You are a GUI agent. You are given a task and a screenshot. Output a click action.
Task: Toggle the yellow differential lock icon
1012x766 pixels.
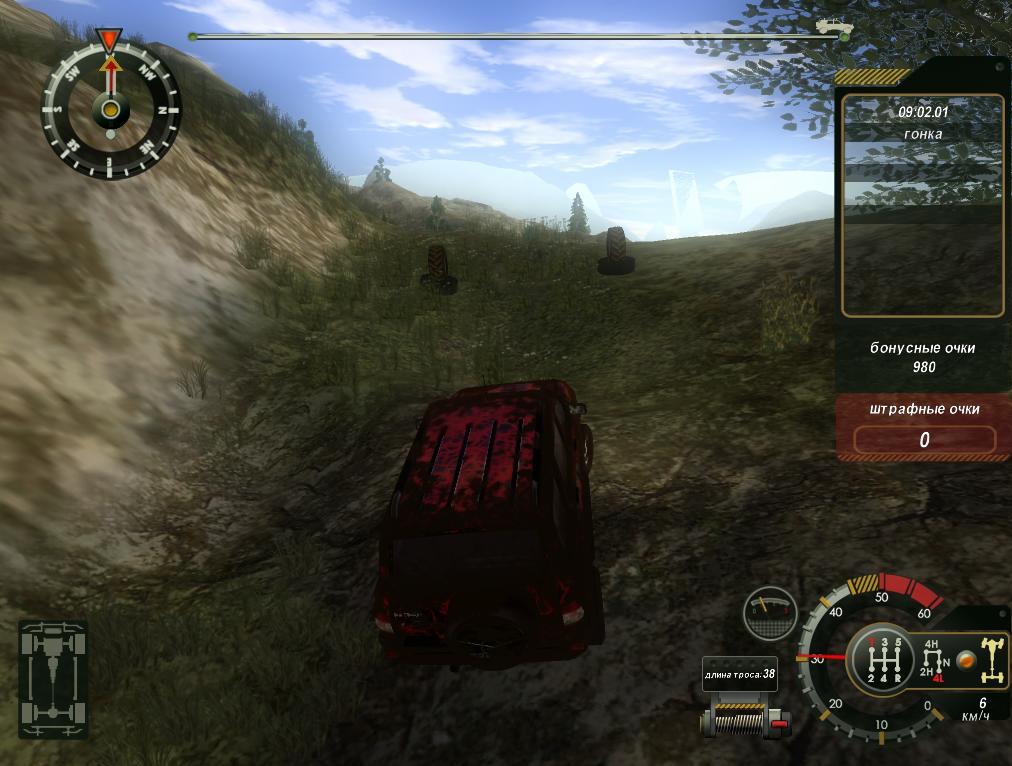click(x=991, y=660)
